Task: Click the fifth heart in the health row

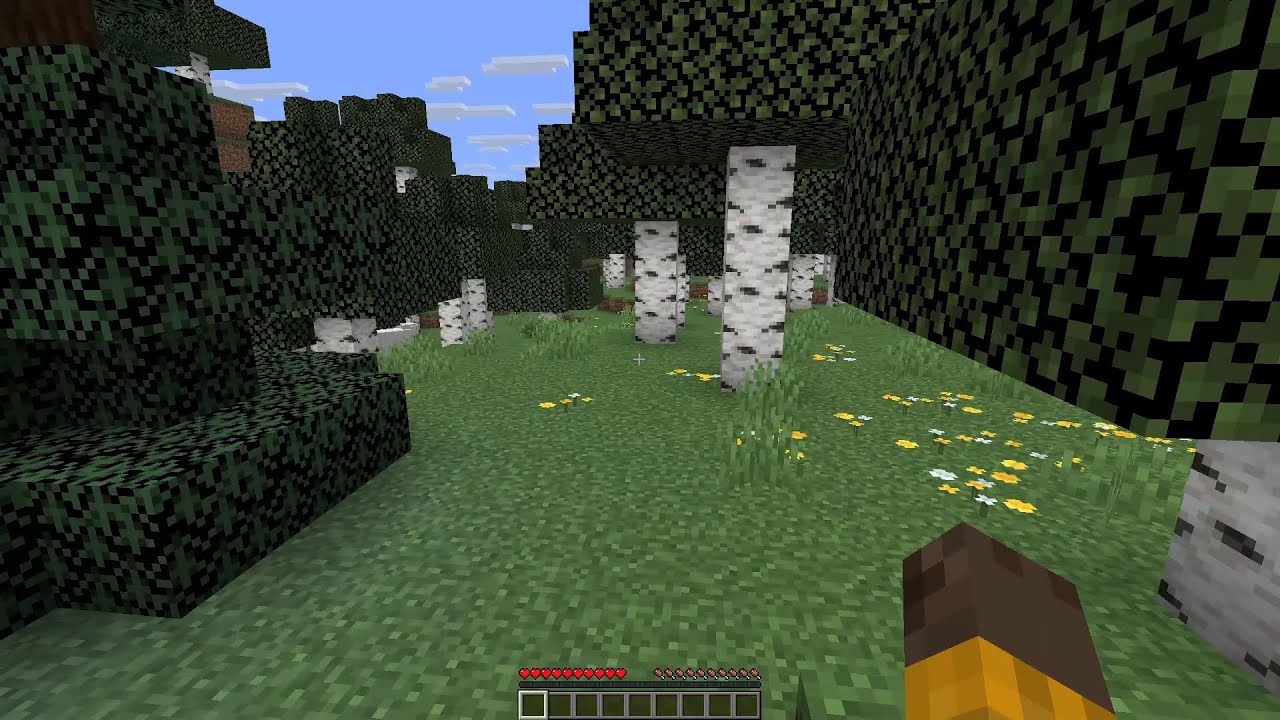Action: (567, 673)
